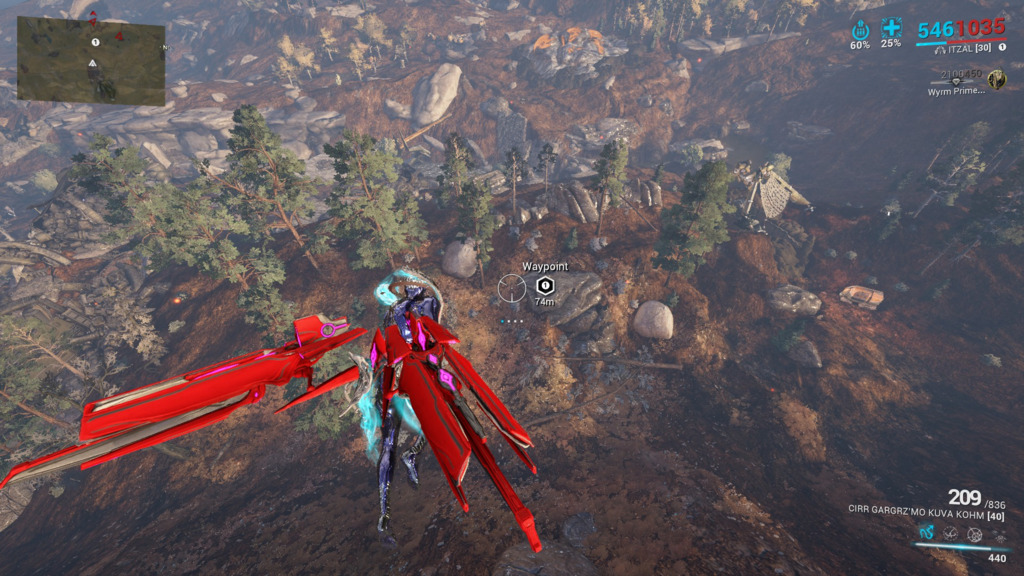
Task: Select the 25% health cross buff icon
Action: (x=891, y=29)
